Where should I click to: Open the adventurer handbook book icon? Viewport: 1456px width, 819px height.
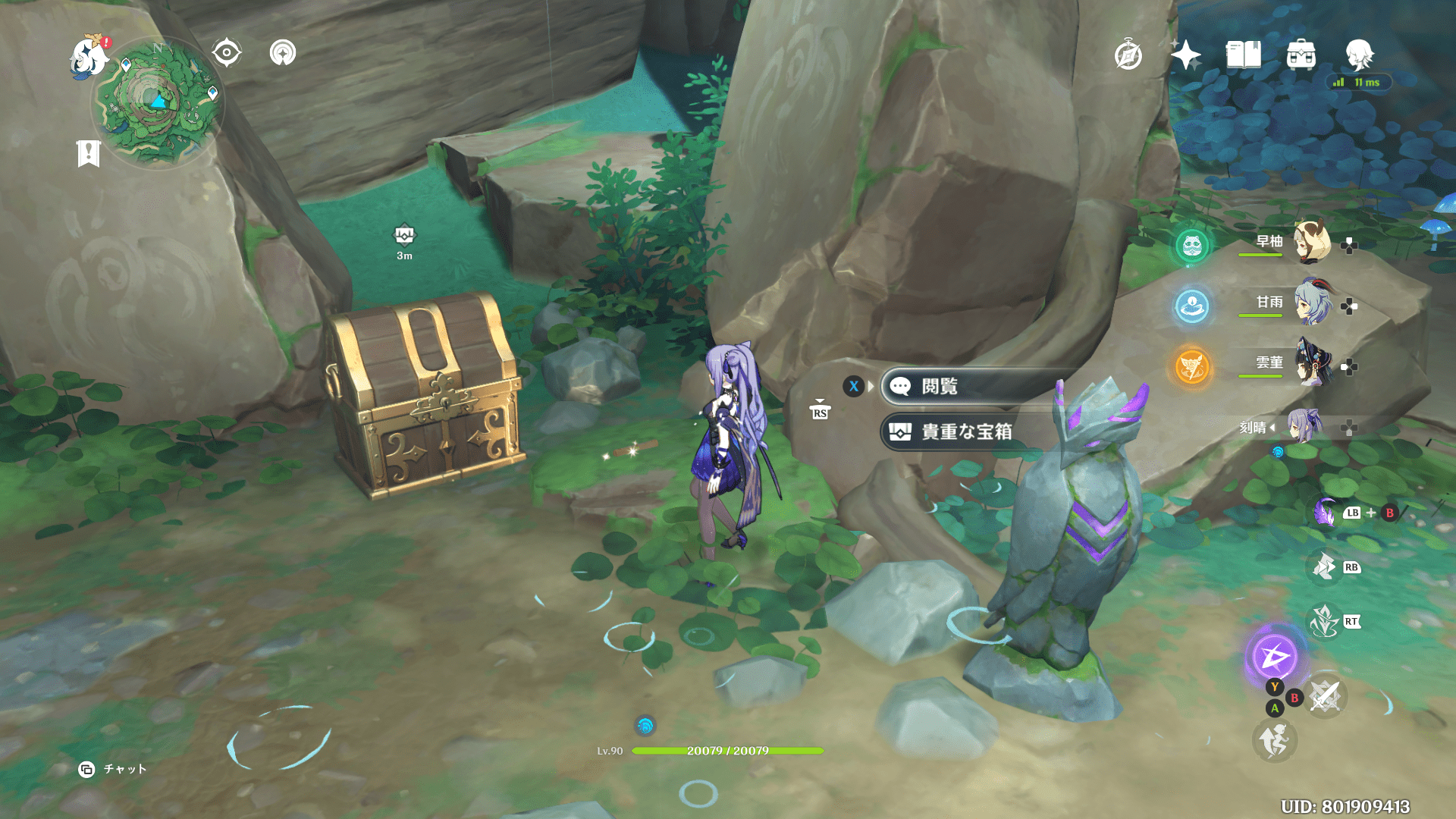[x=1243, y=55]
